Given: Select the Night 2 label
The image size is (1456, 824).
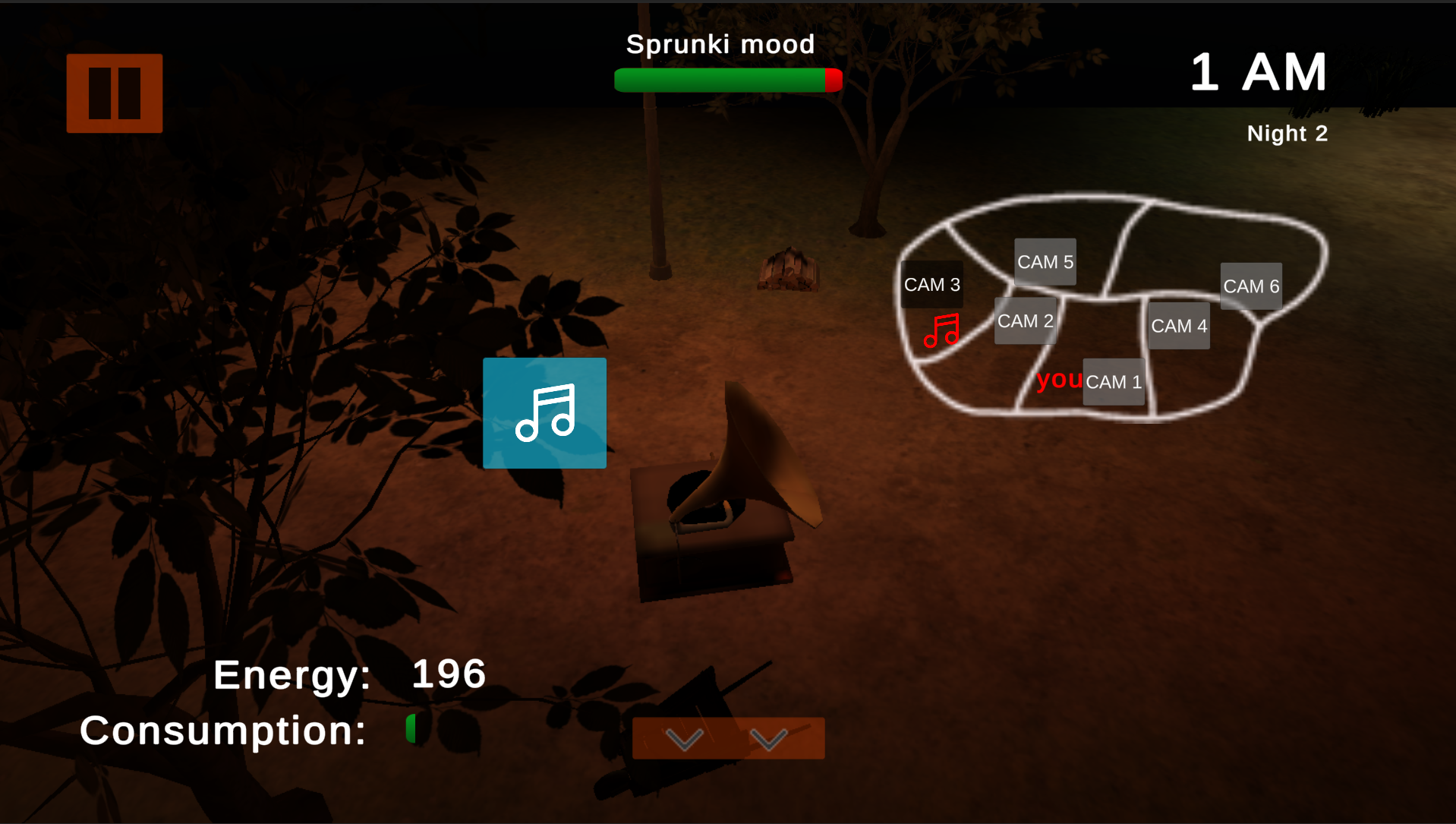Looking at the screenshot, I should pos(1287,133).
